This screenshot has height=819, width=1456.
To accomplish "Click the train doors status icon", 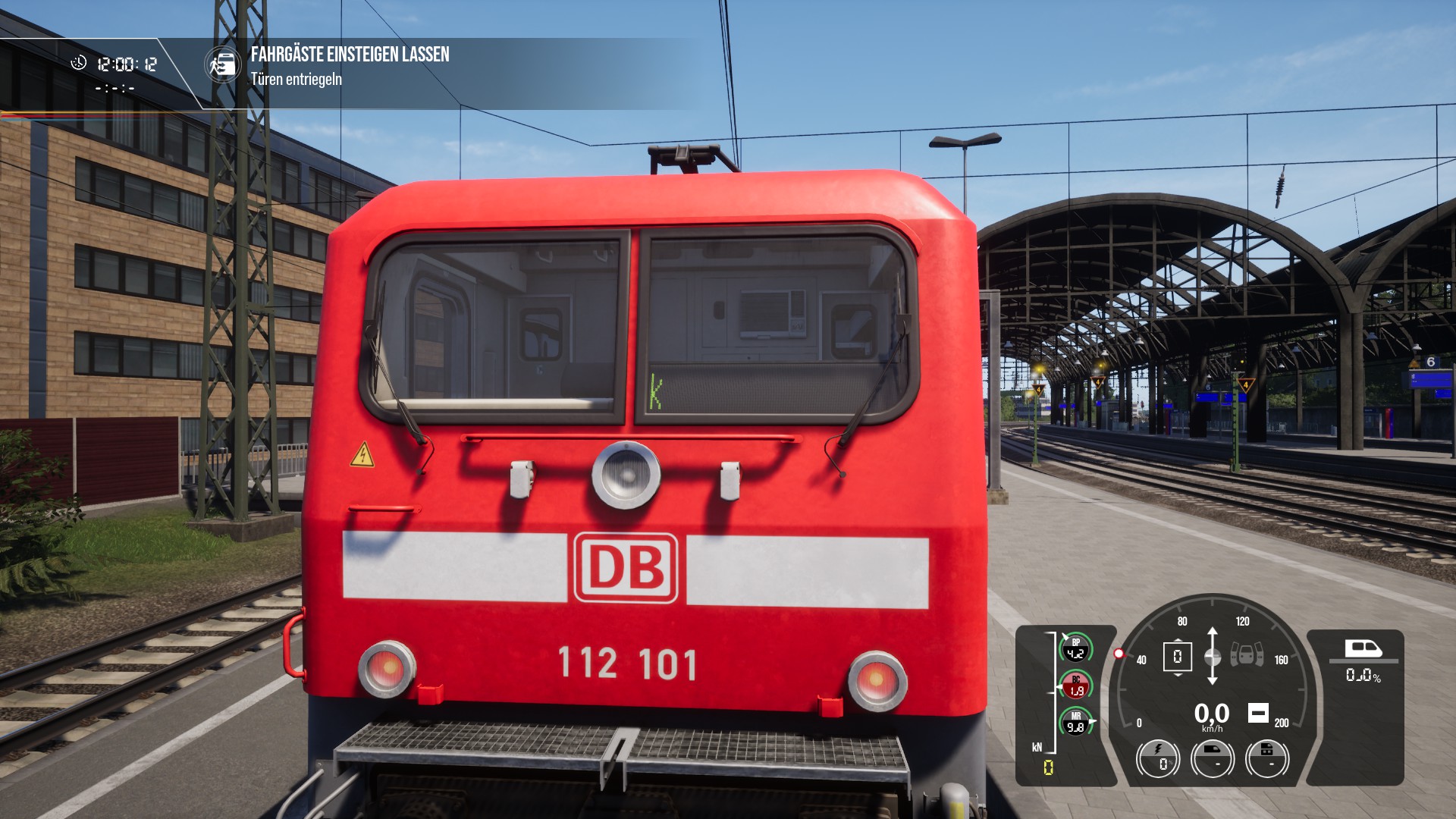I will [x=1246, y=654].
